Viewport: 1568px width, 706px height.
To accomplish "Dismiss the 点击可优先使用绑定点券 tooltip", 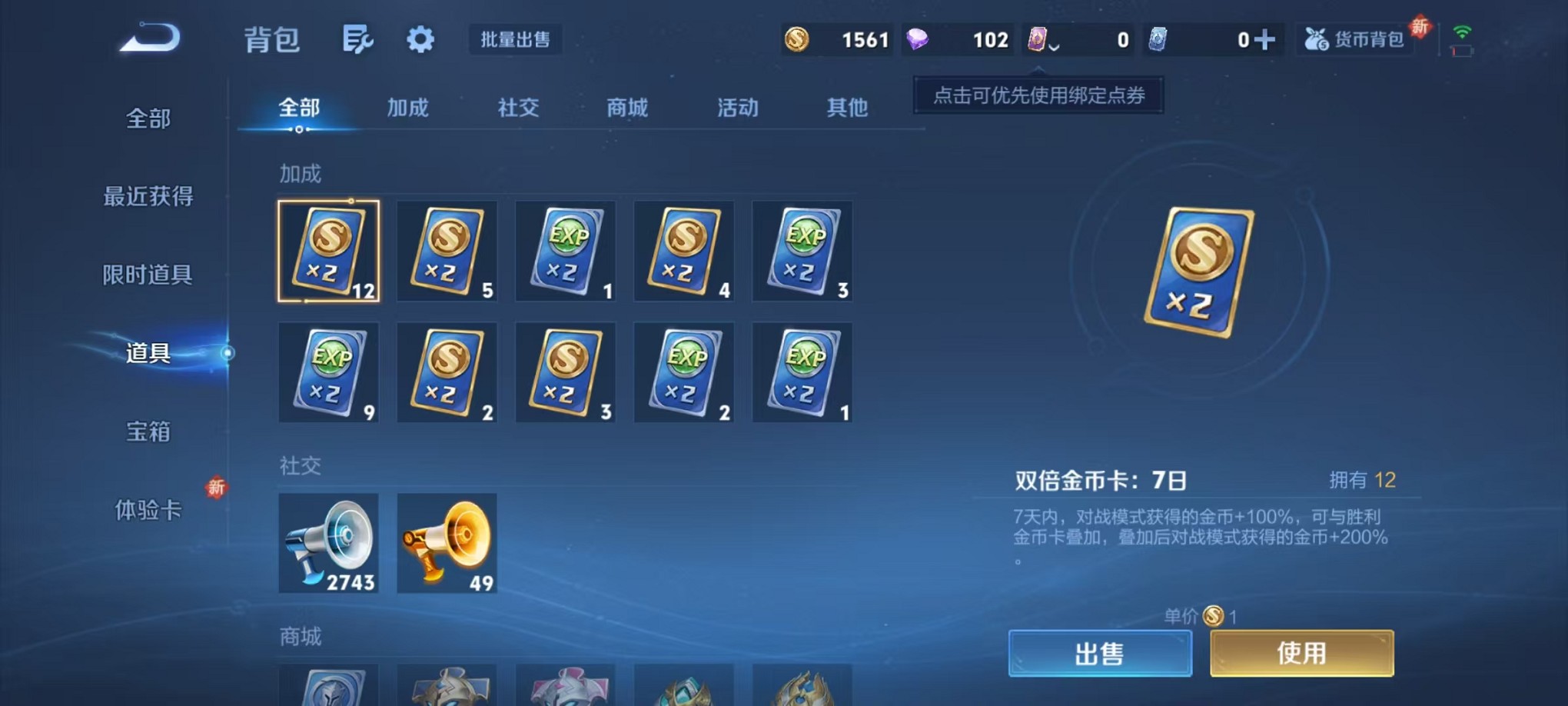I will pyautogui.click(x=1036, y=95).
